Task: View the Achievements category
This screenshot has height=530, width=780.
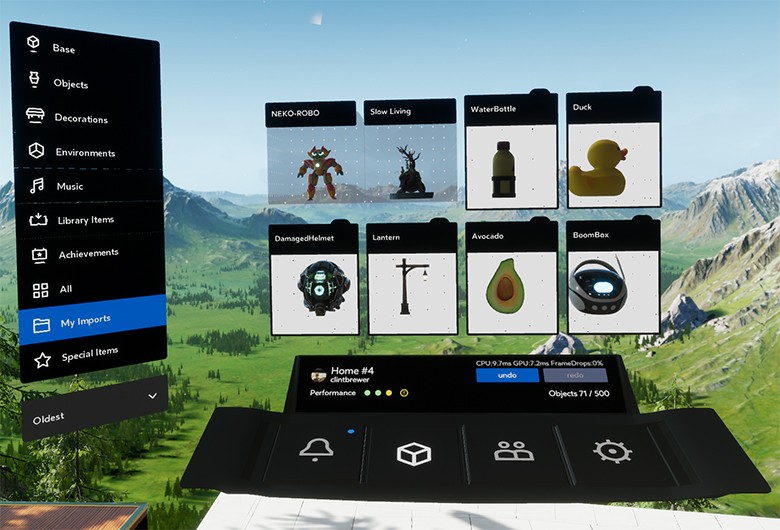Action: click(x=88, y=254)
